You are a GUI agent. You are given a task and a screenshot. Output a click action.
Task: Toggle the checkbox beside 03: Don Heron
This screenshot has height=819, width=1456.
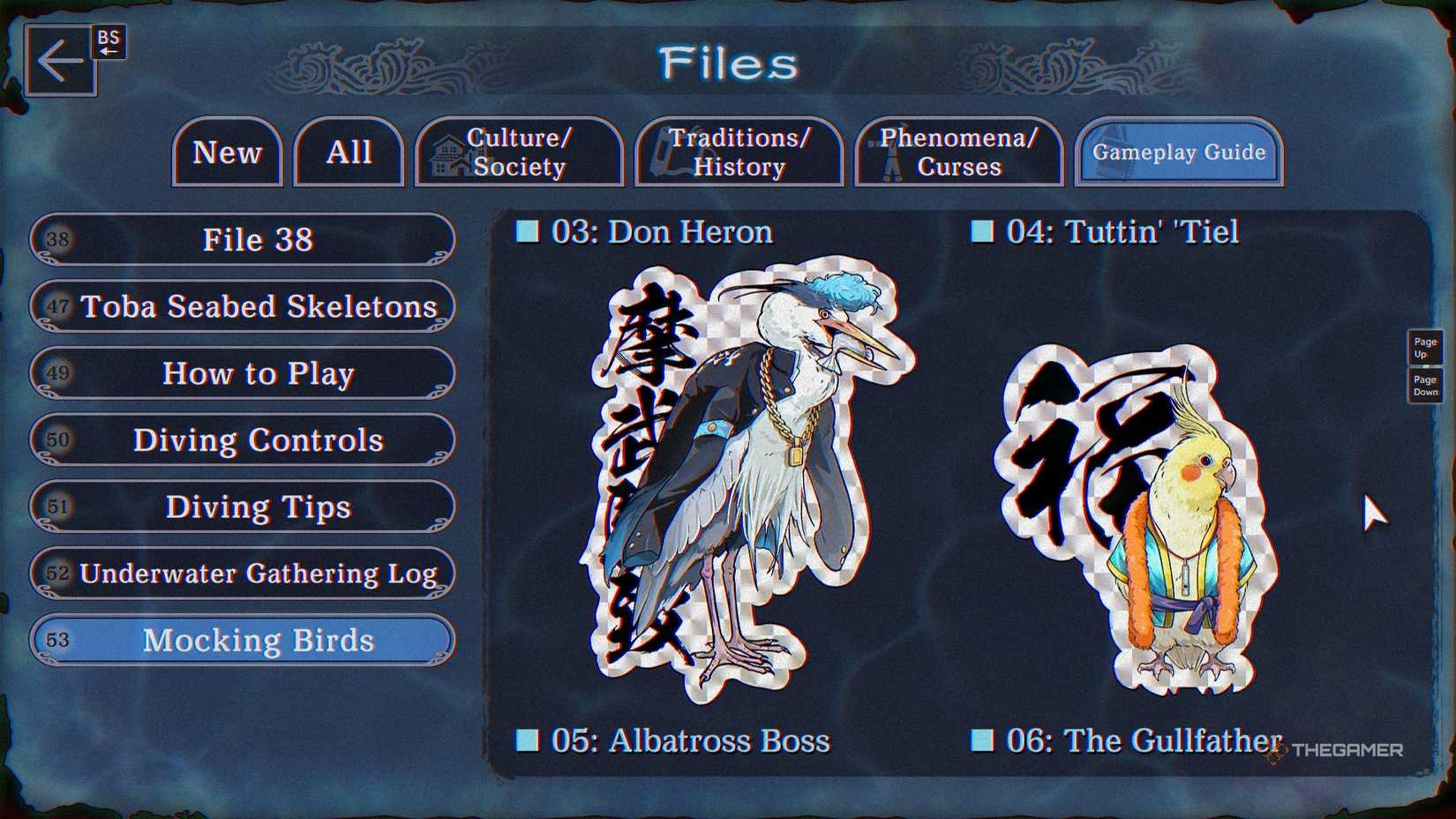coord(528,231)
